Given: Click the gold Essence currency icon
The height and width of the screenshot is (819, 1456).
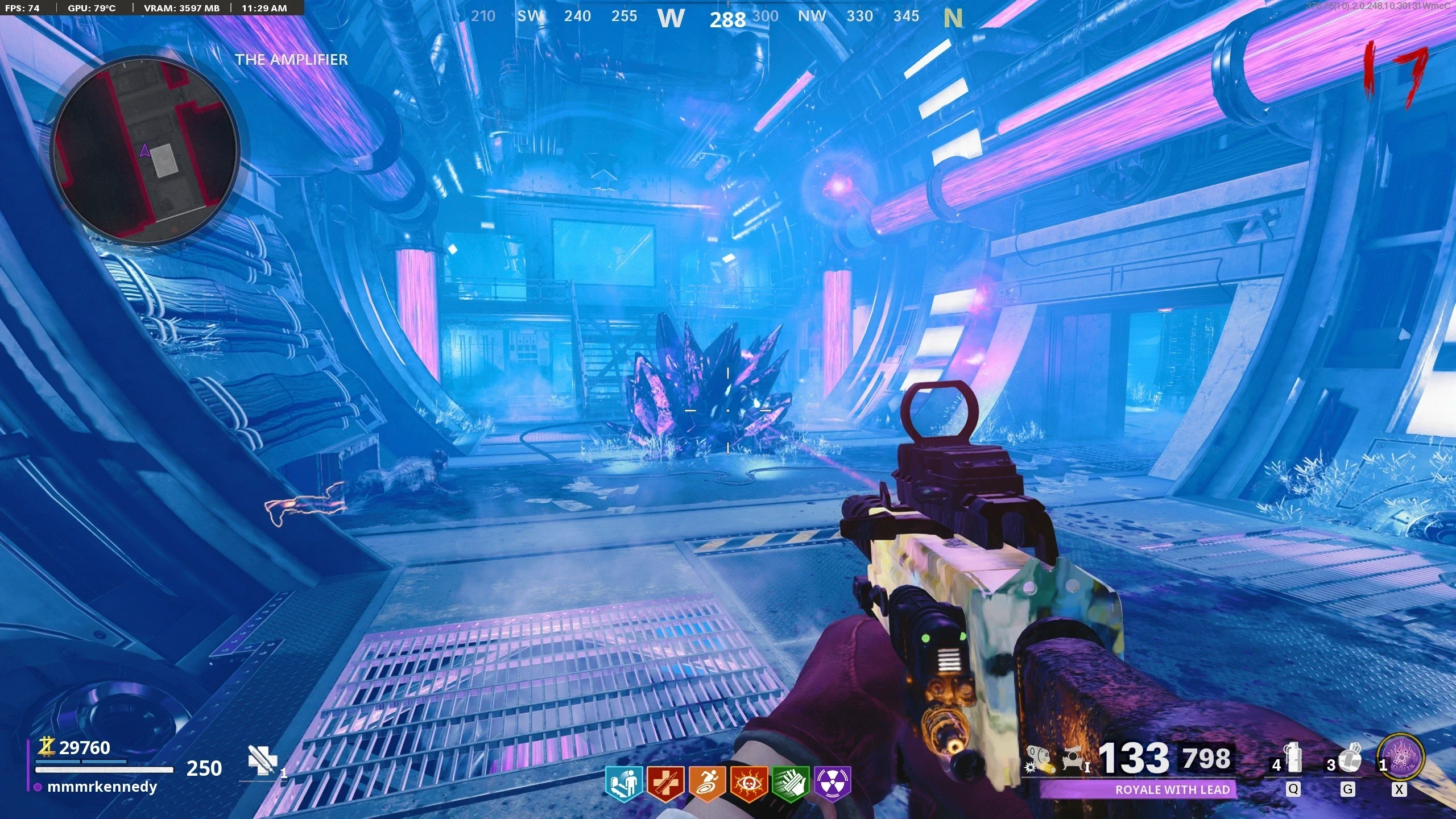Looking at the screenshot, I should click(x=47, y=747).
